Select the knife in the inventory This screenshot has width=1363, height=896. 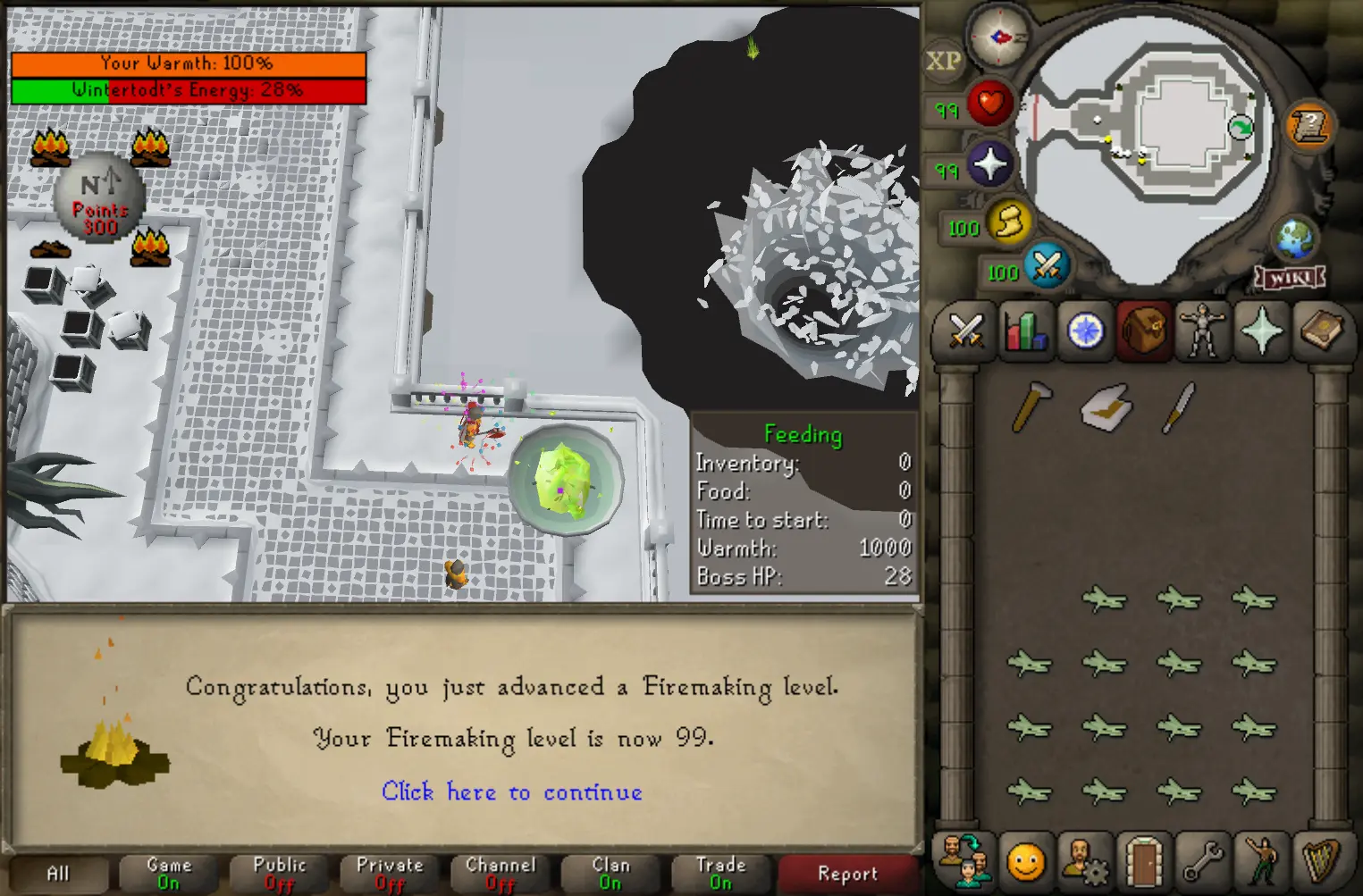click(1179, 407)
